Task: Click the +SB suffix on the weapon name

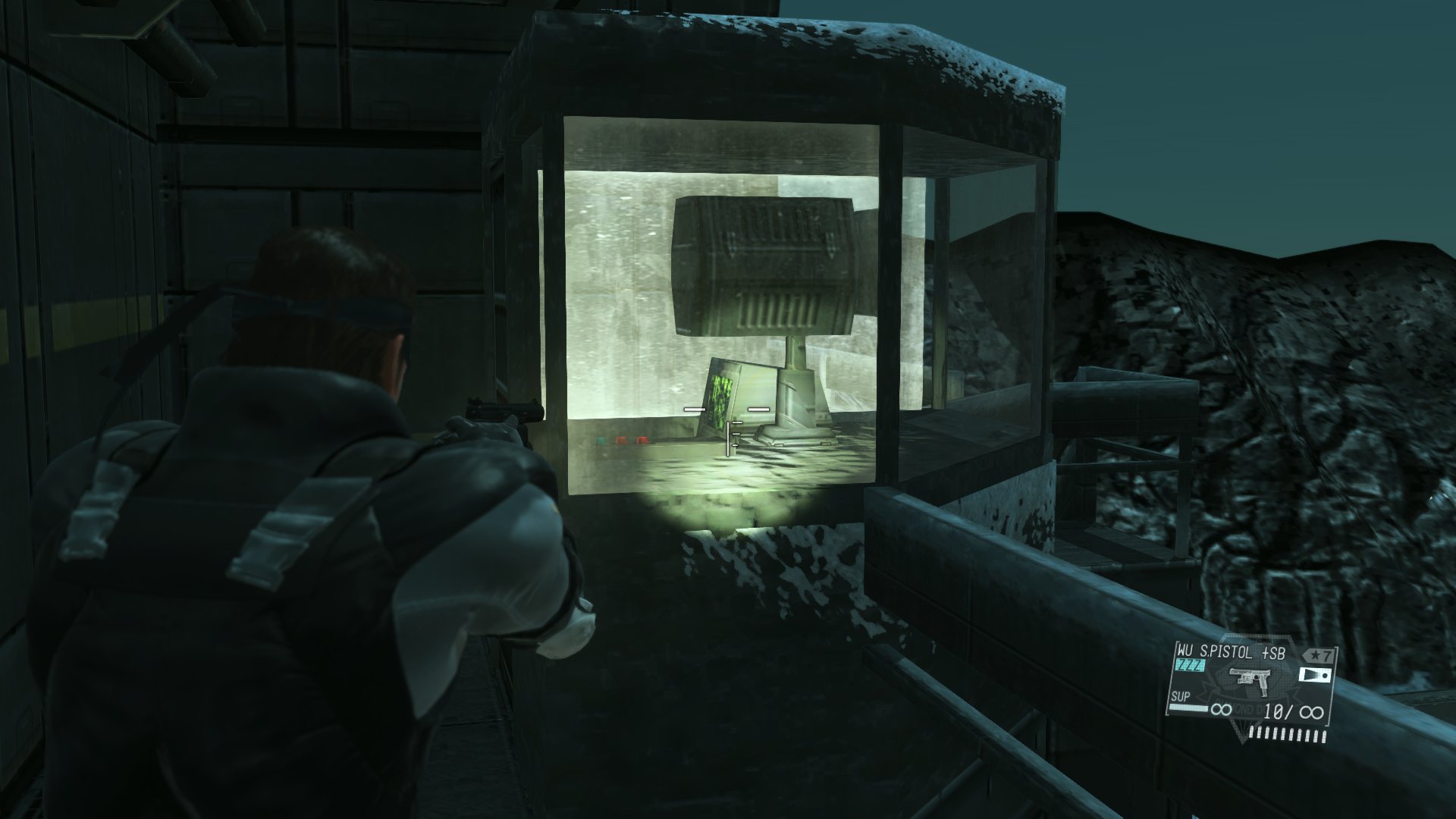Action: point(1276,651)
